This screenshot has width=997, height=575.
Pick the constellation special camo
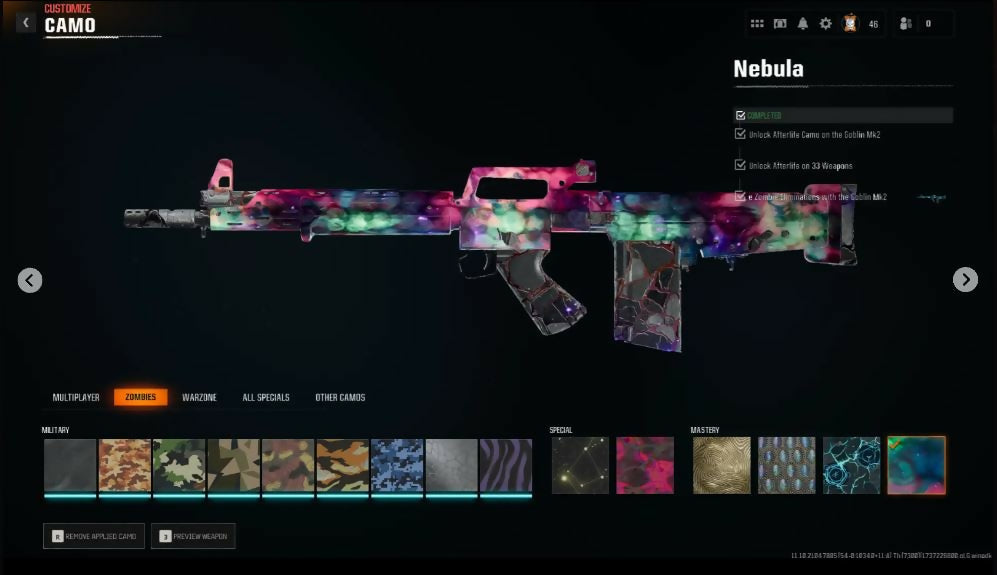point(580,465)
